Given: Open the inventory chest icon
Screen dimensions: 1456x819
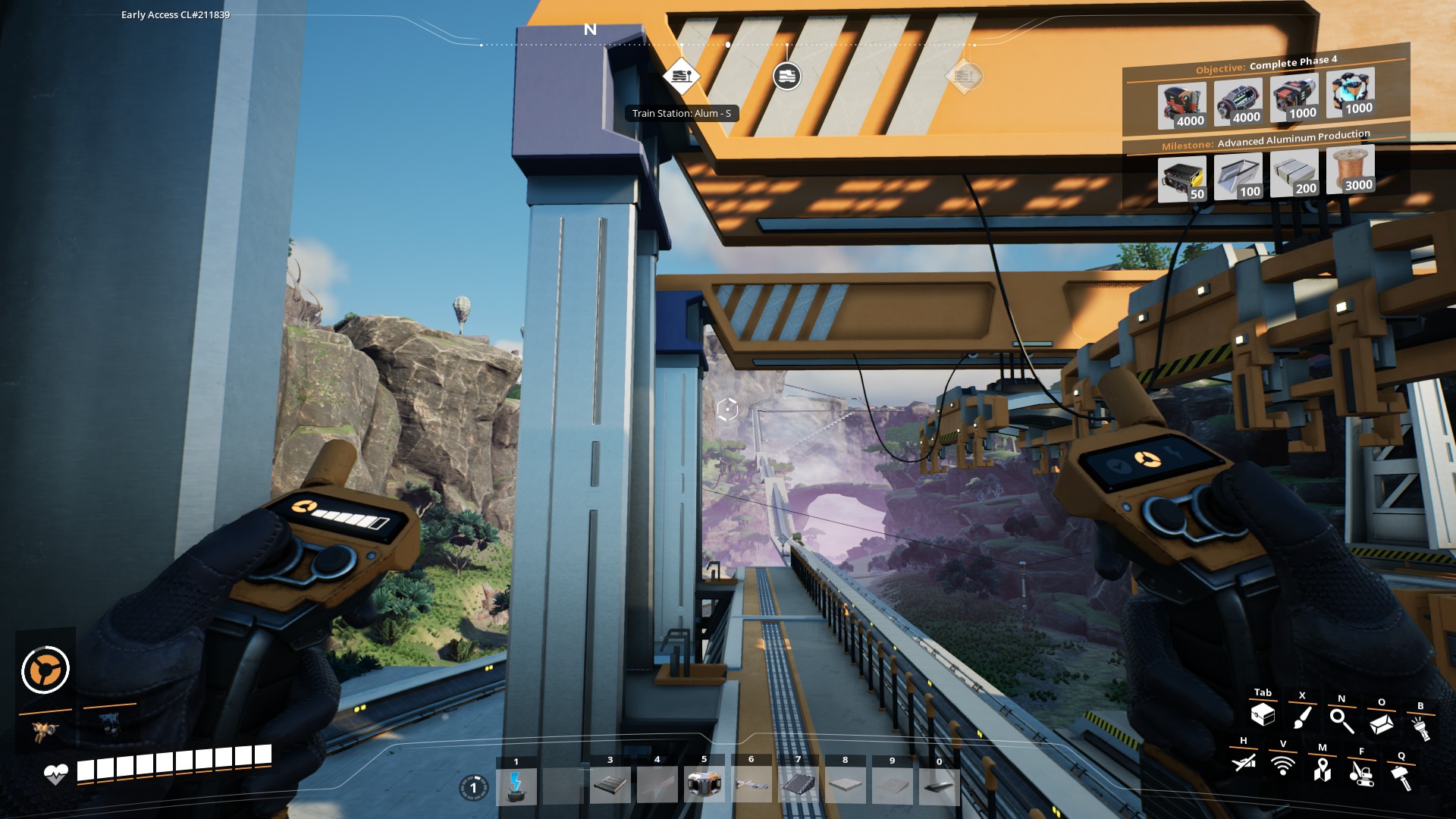Looking at the screenshot, I should click(x=1263, y=714).
